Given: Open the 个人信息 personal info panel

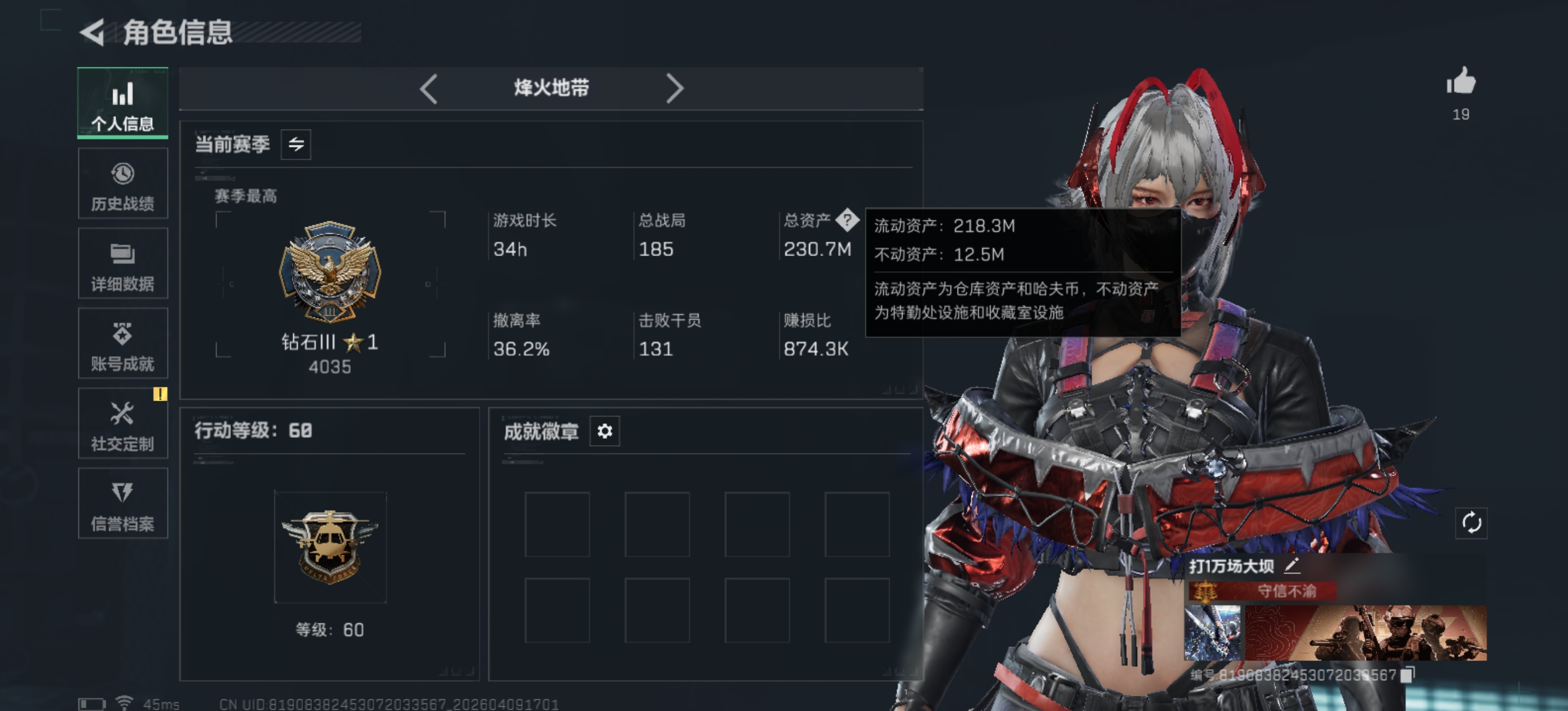Looking at the screenshot, I should (123, 103).
